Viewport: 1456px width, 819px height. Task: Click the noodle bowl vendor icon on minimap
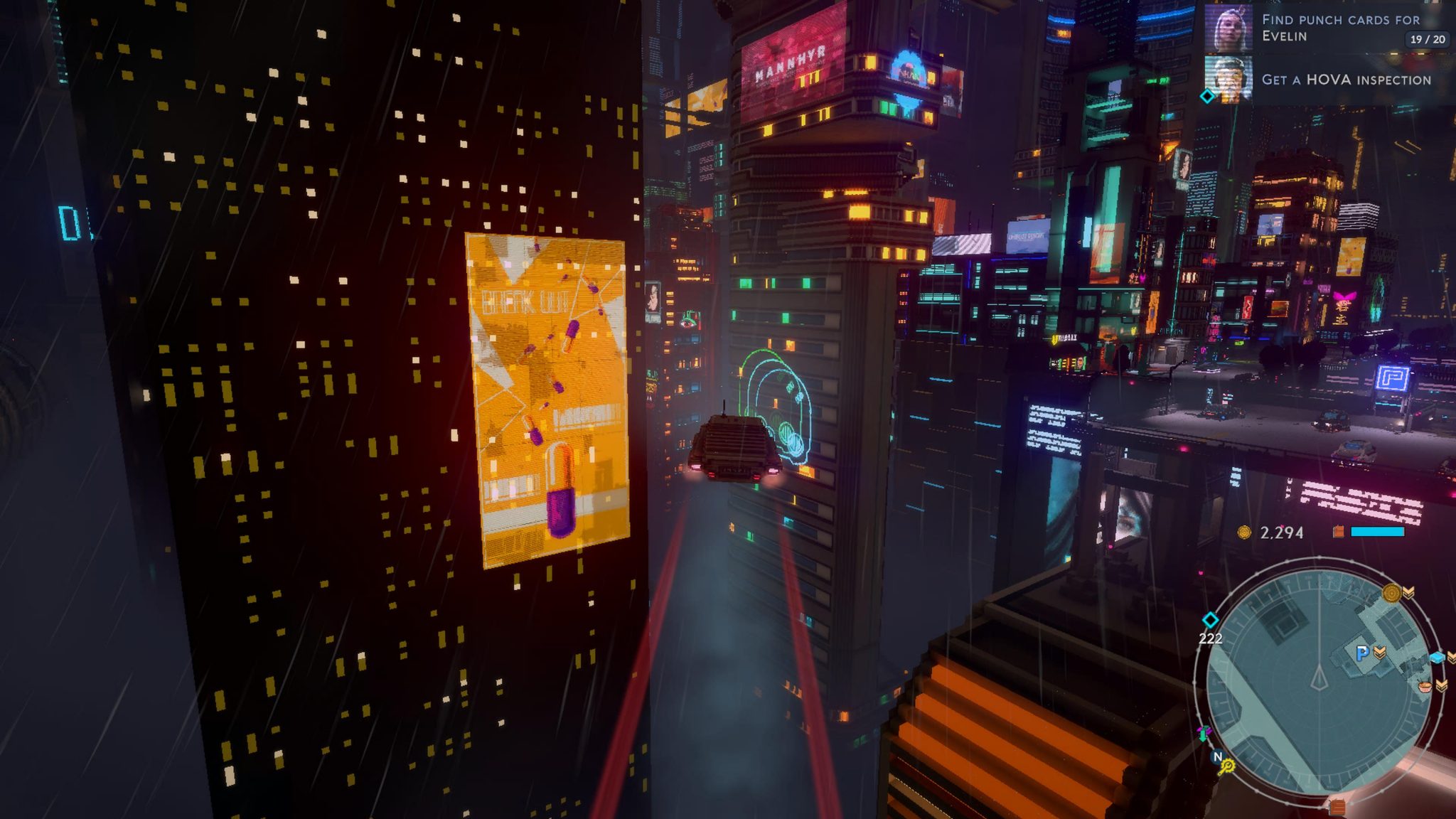tap(1424, 687)
